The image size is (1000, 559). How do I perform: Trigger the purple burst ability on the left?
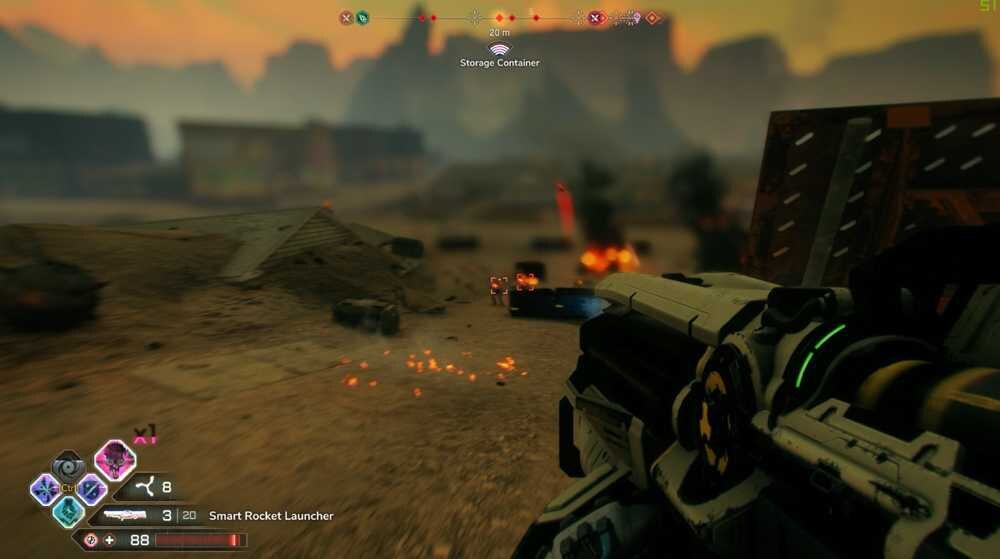(x=45, y=489)
